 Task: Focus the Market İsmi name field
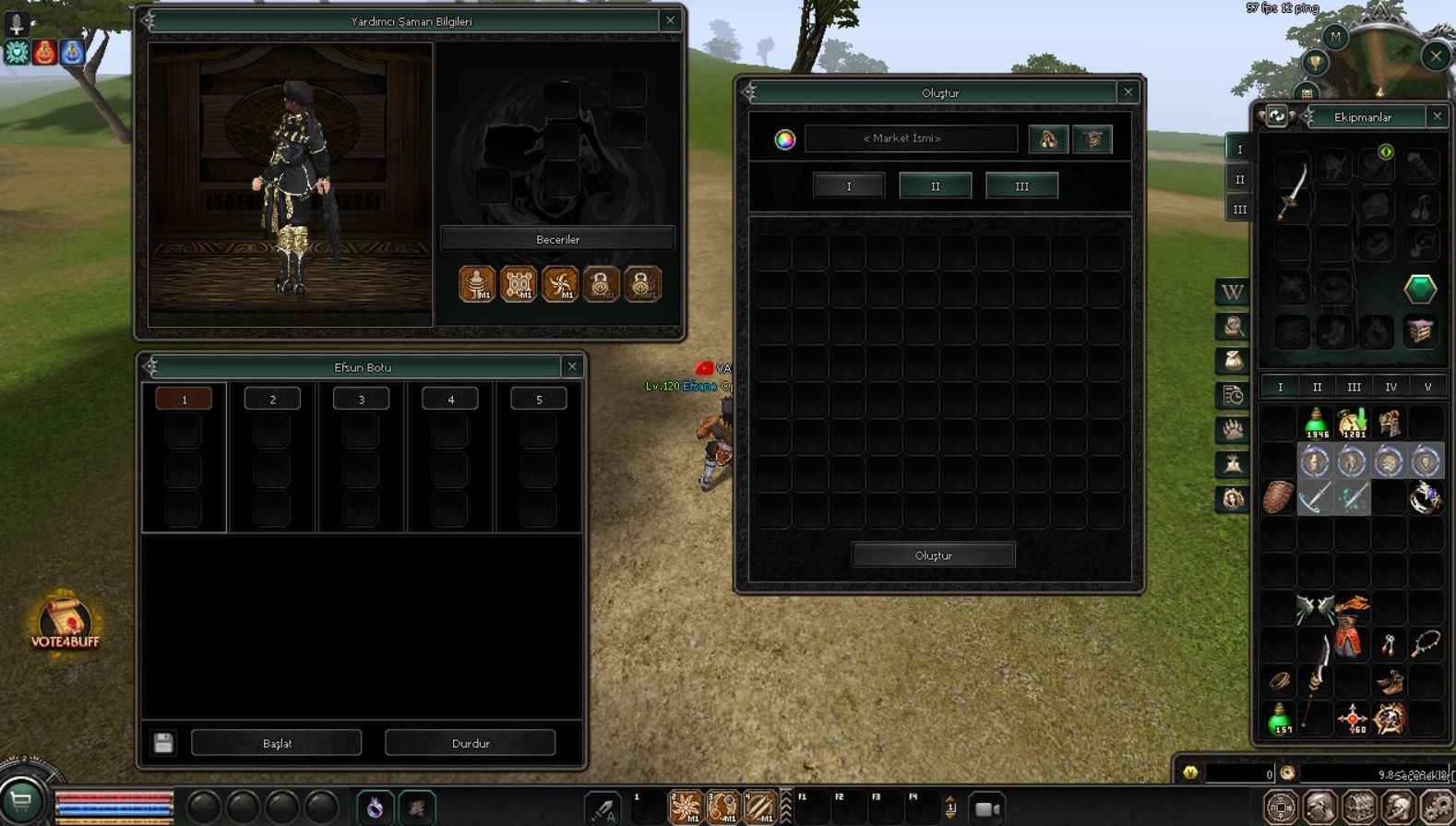(x=911, y=138)
